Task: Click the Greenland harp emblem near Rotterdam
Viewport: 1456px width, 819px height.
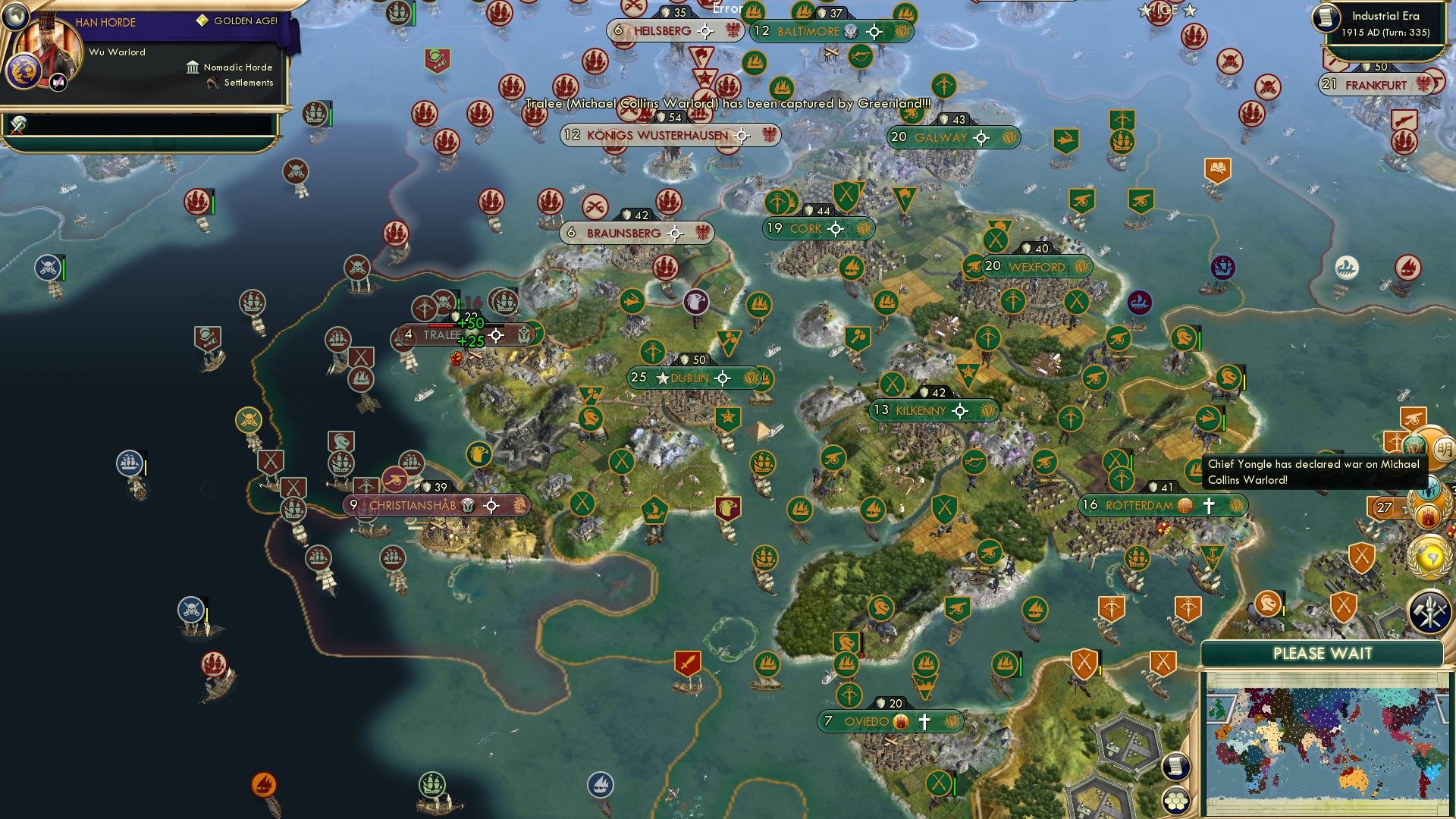Action: [x=1236, y=505]
